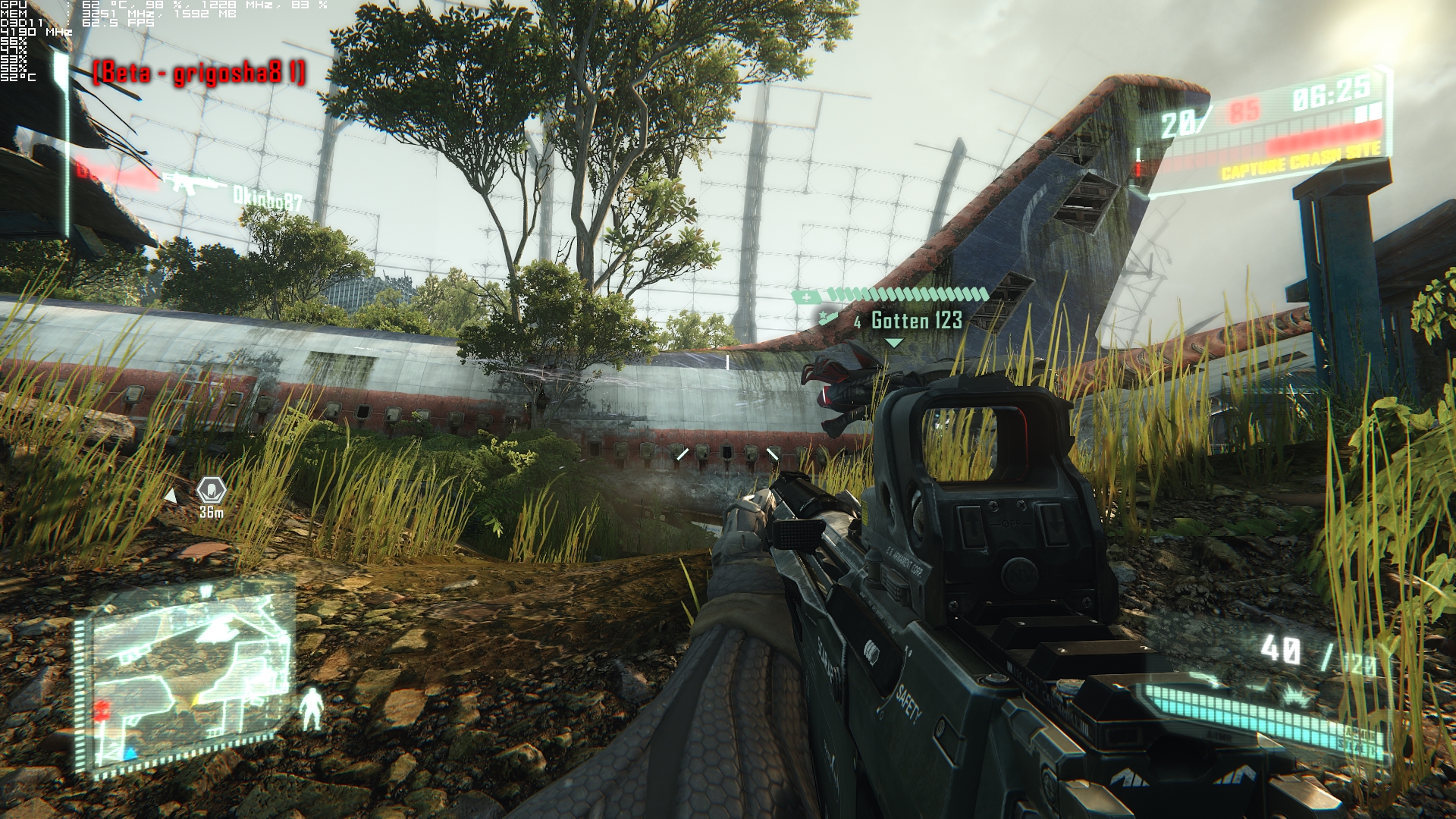Image resolution: width=1456 pixels, height=819 pixels.
Task: Click the nanosuit stance silhouette icon
Action: (x=311, y=709)
